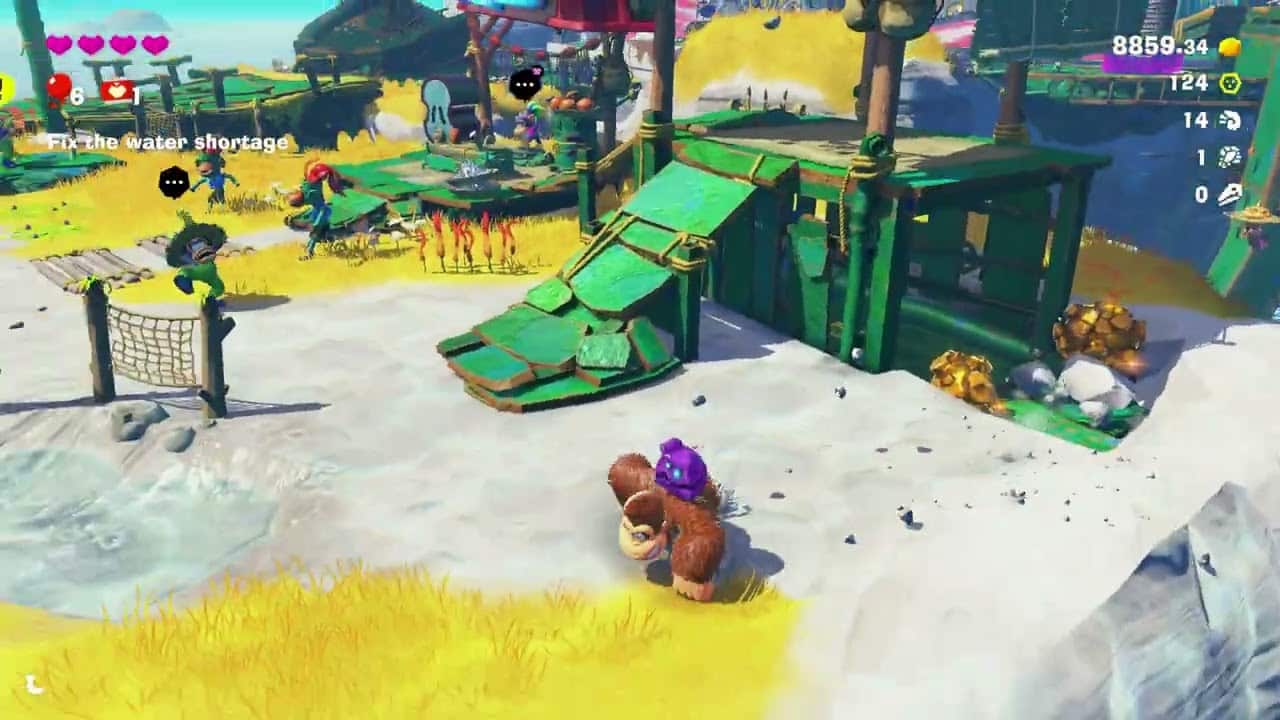Click the gold banana currency icon

coord(1229,47)
